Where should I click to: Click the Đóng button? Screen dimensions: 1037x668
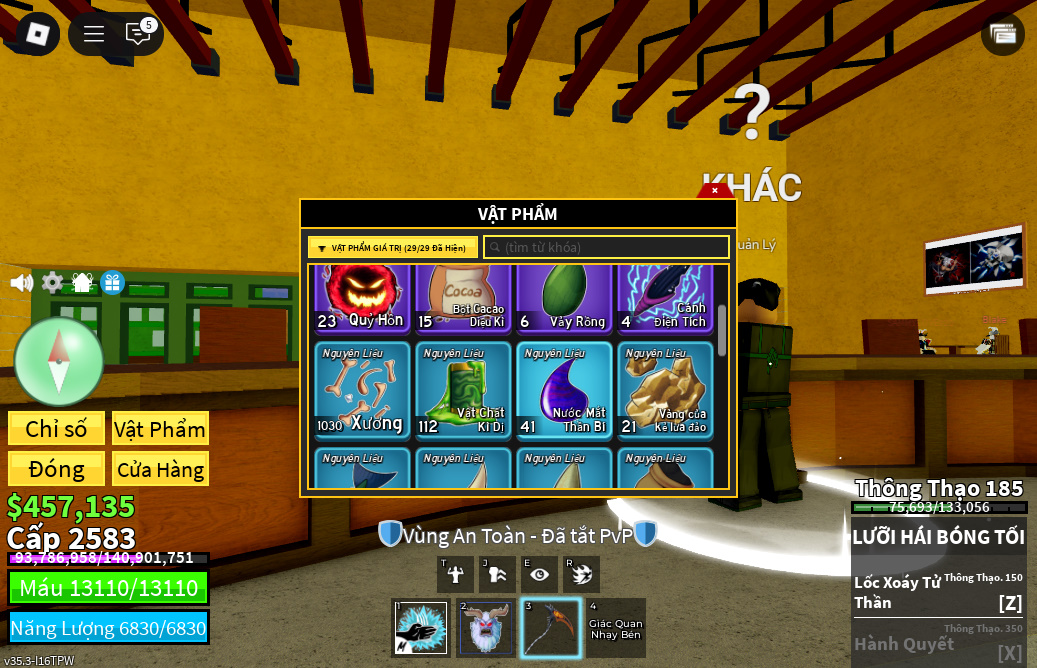pos(56,469)
